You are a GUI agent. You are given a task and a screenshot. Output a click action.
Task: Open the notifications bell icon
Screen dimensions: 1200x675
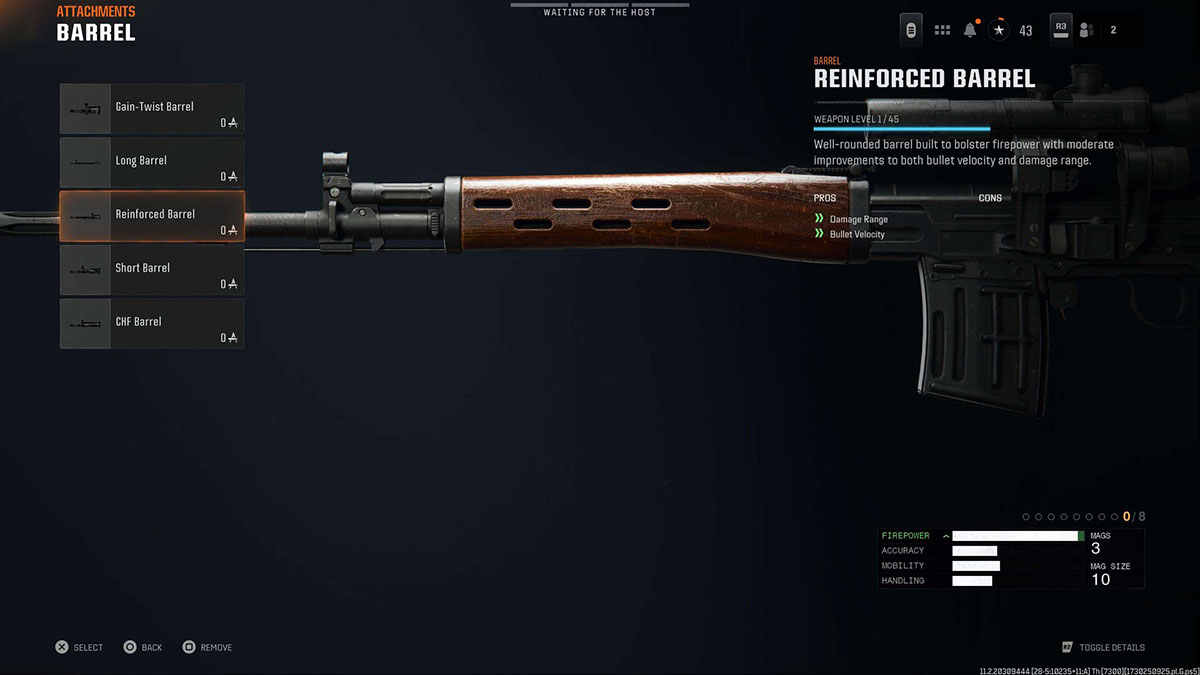pos(970,30)
